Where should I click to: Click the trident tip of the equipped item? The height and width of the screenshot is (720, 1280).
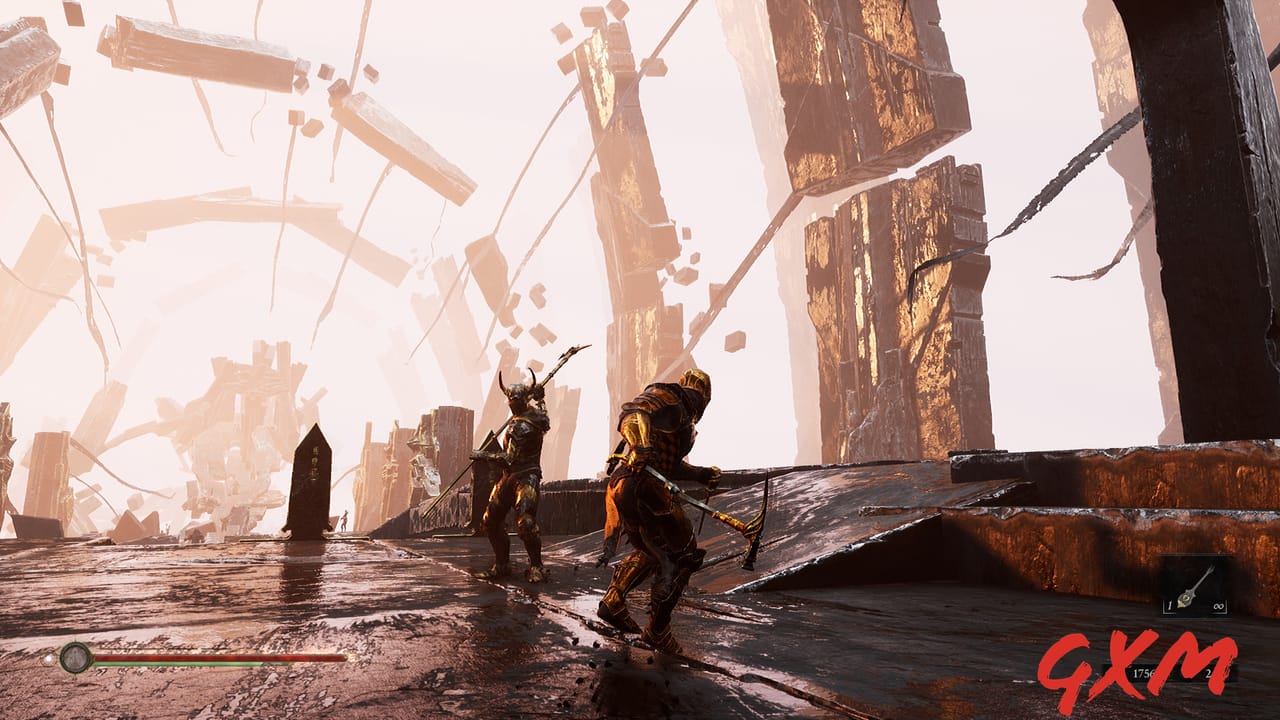point(1210,567)
